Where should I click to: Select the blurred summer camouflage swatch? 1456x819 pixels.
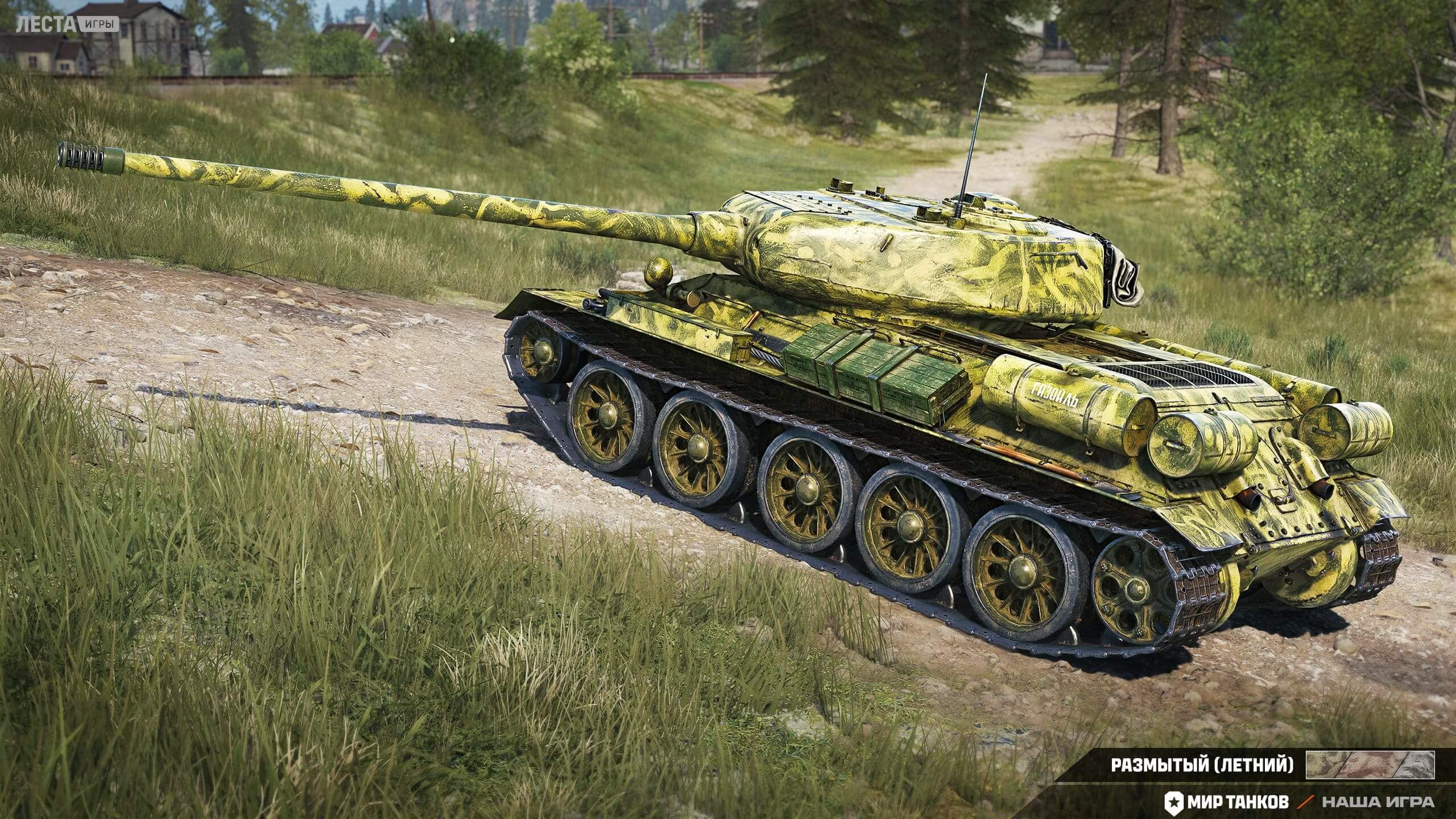(x=1370, y=765)
